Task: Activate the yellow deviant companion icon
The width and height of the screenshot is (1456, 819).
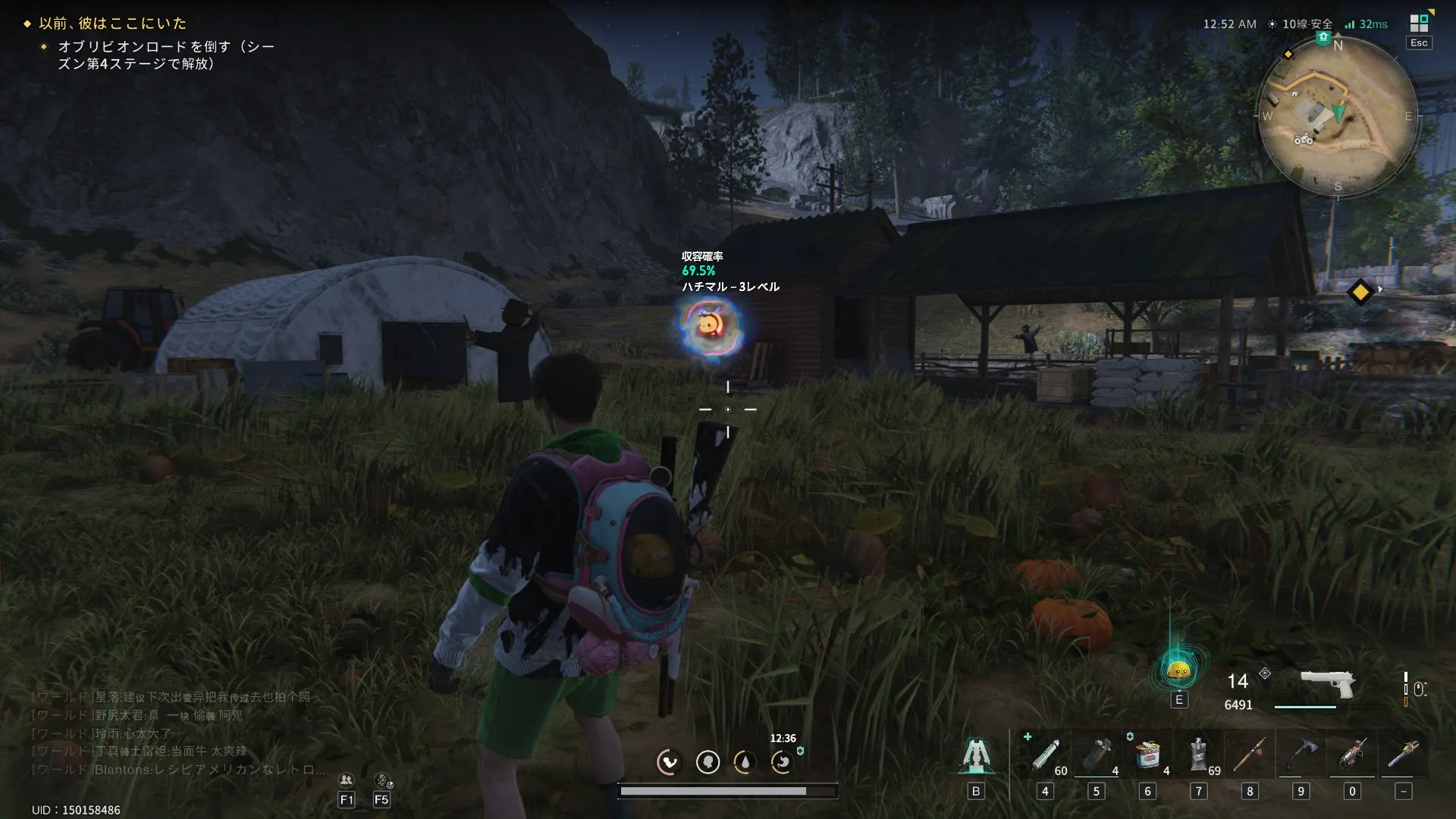Action: pos(1178,670)
